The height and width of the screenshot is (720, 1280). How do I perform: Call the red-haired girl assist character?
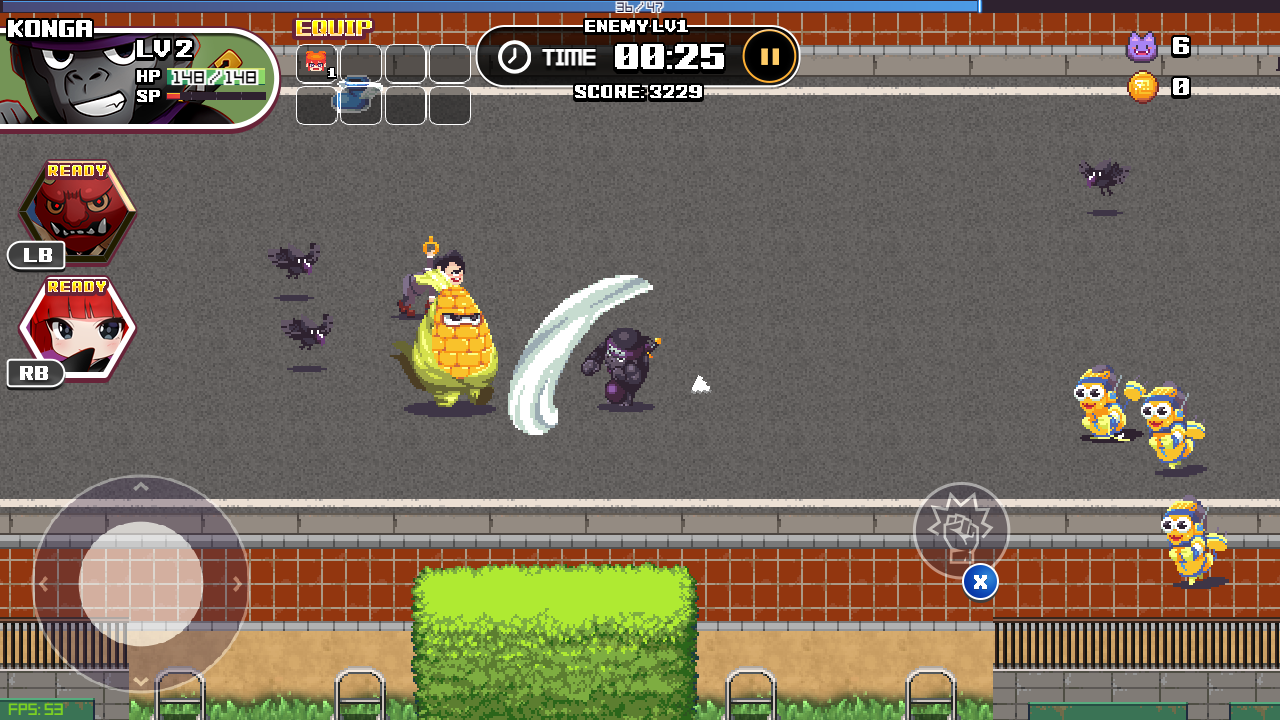pos(78,327)
